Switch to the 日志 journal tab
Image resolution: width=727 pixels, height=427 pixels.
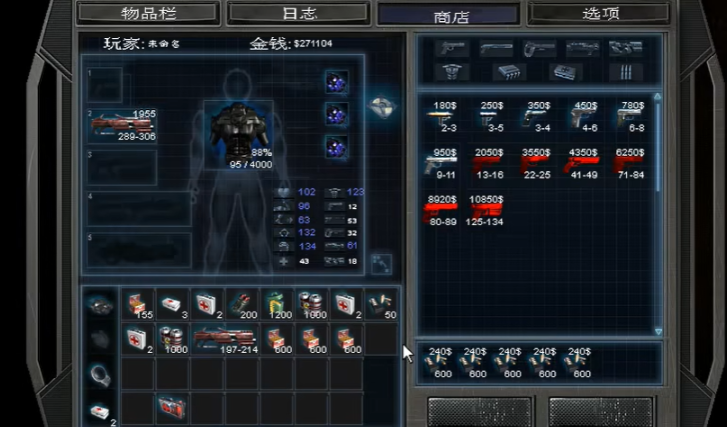pos(301,13)
